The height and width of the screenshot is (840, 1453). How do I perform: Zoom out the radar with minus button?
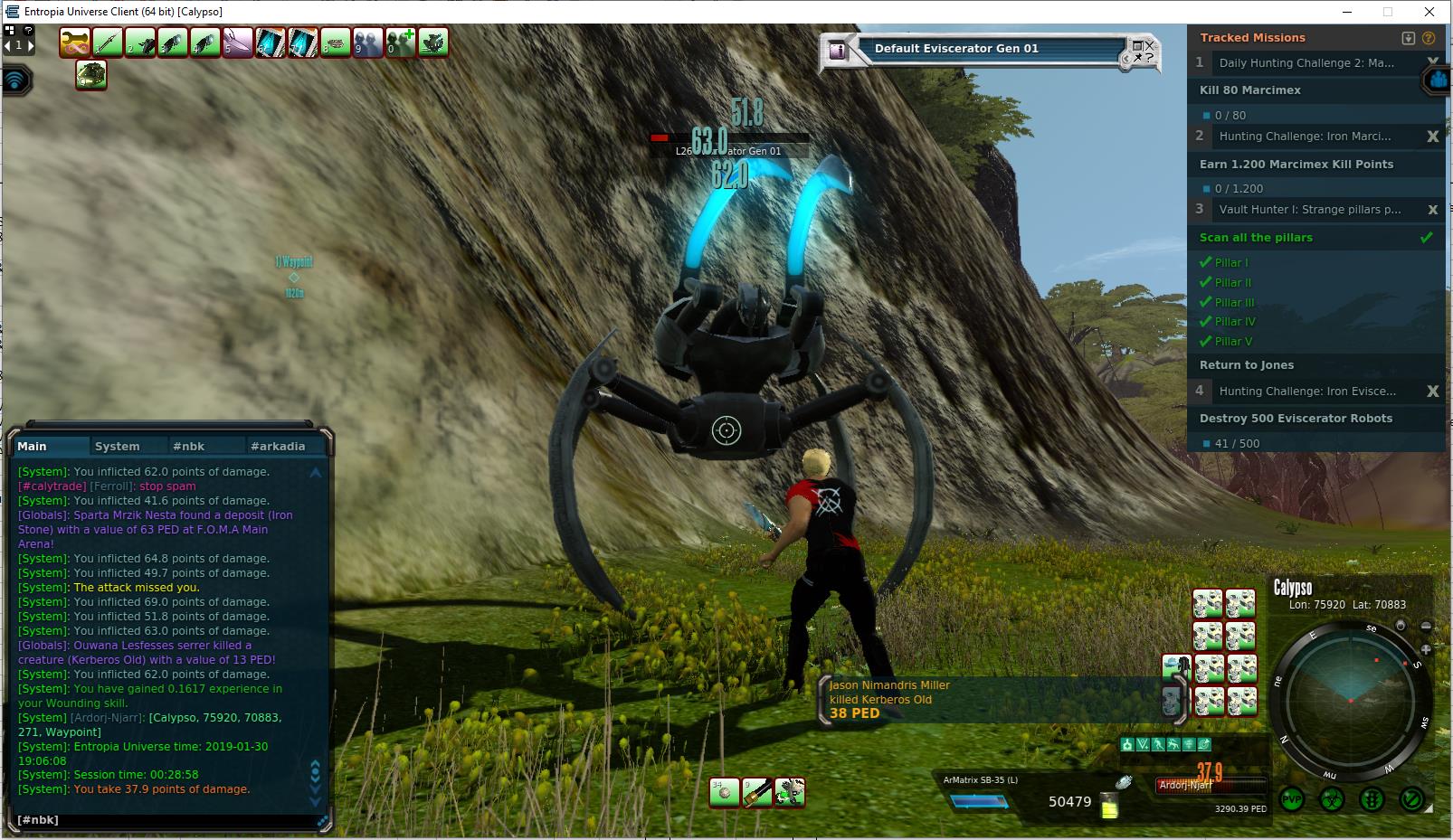[1426, 626]
